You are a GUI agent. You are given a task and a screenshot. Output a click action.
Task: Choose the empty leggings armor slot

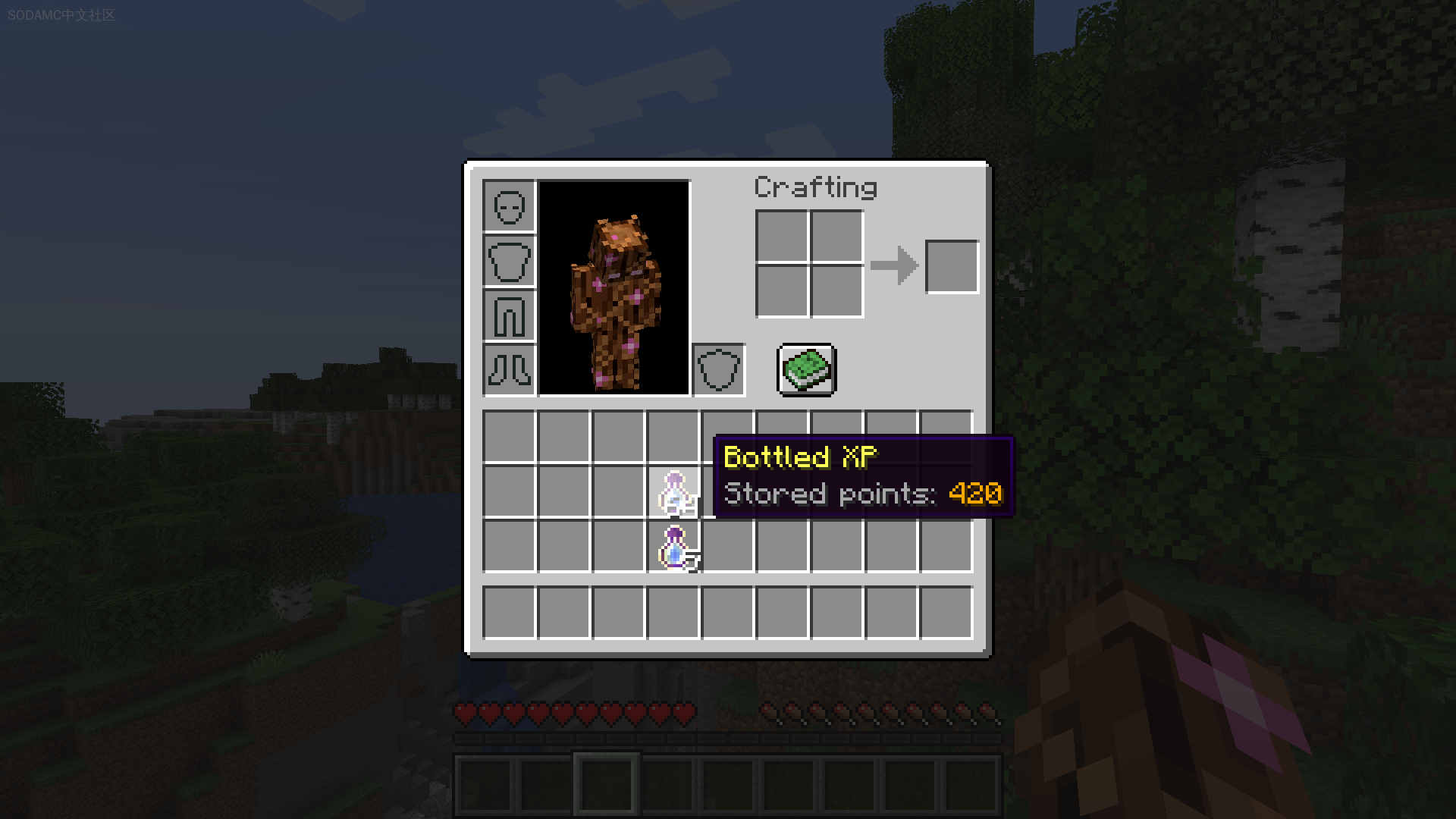click(509, 315)
